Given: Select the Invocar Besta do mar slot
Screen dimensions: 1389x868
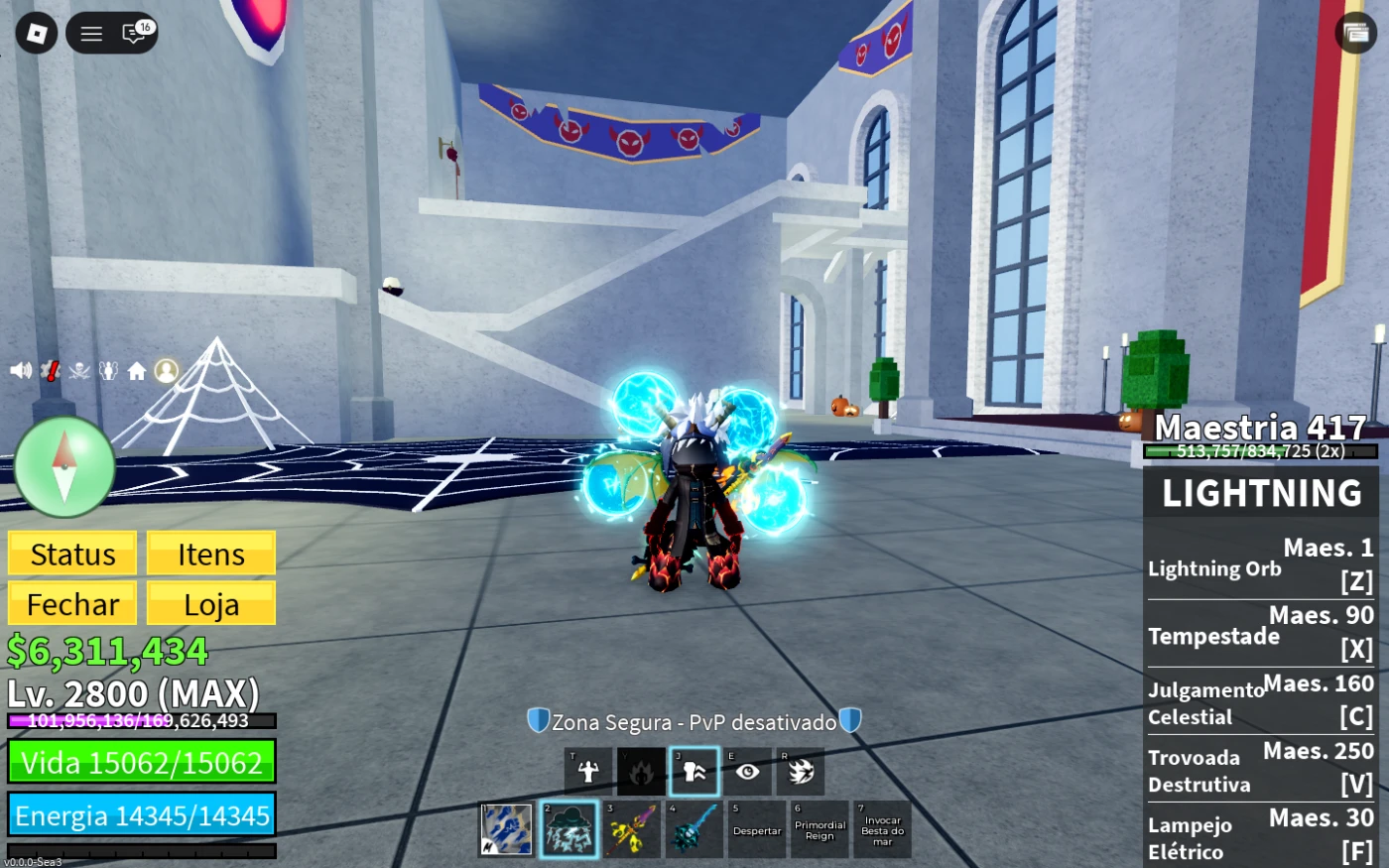Looking at the screenshot, I should tap(882, 829).
